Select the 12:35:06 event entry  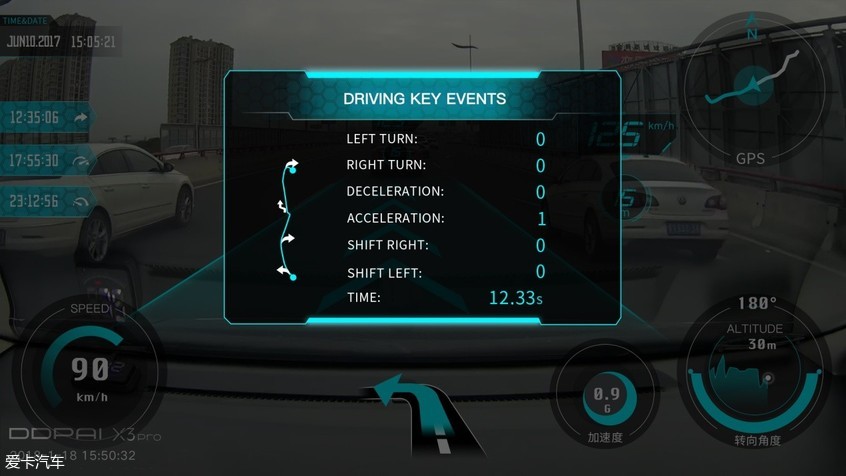point(48,117)
